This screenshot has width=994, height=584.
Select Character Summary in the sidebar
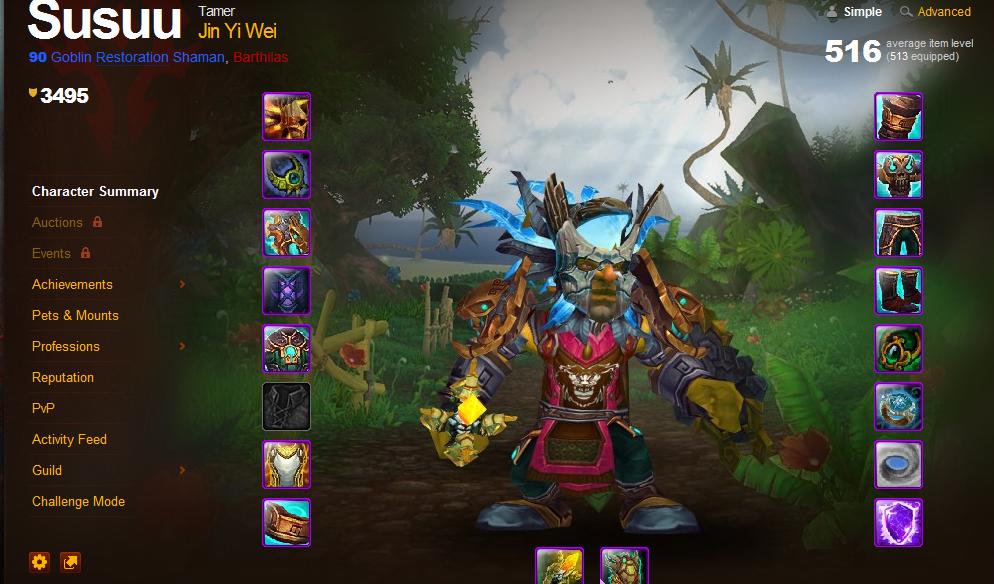(95, 191)
